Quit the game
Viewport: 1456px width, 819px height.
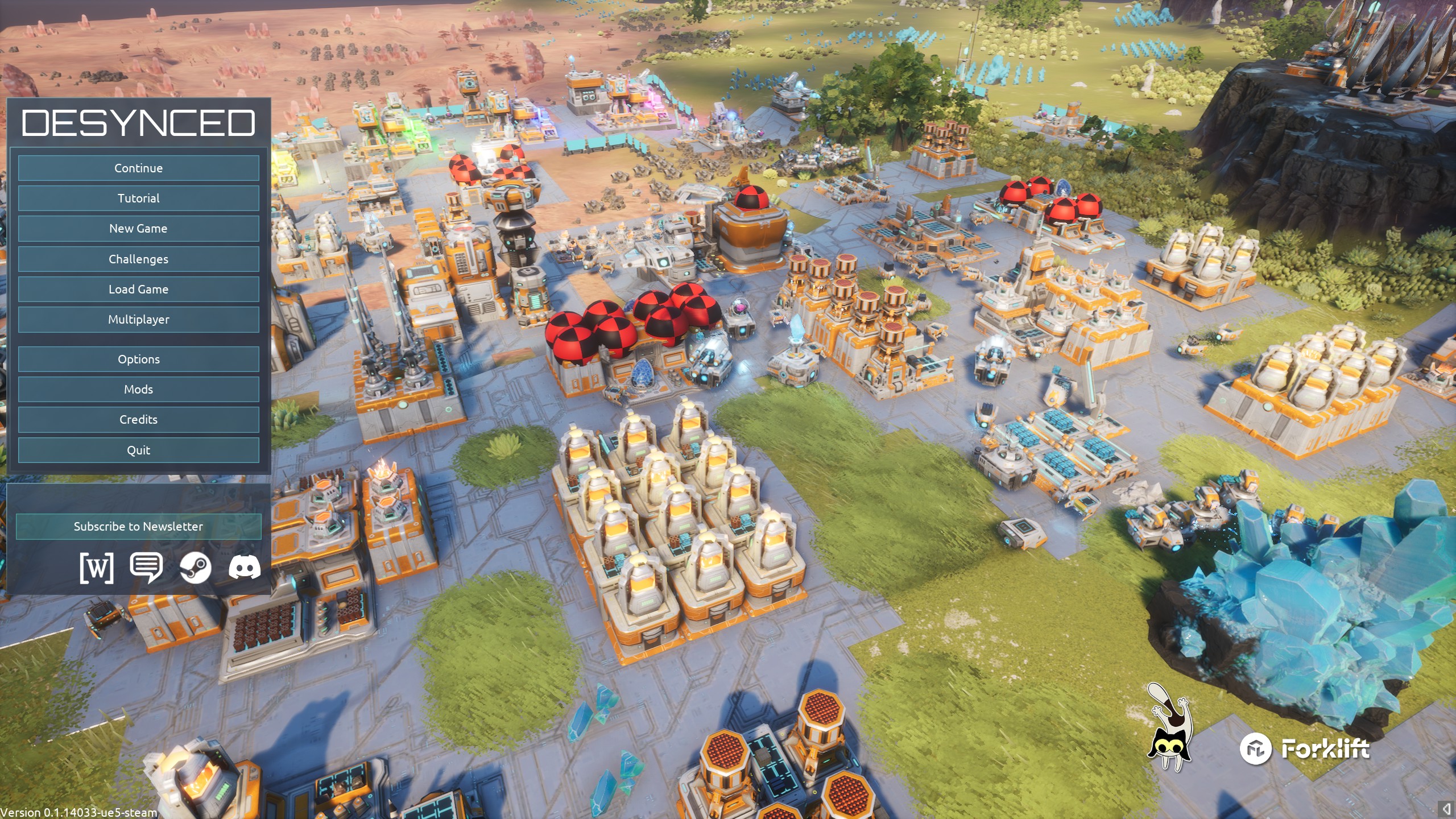(x=138, y=450)
